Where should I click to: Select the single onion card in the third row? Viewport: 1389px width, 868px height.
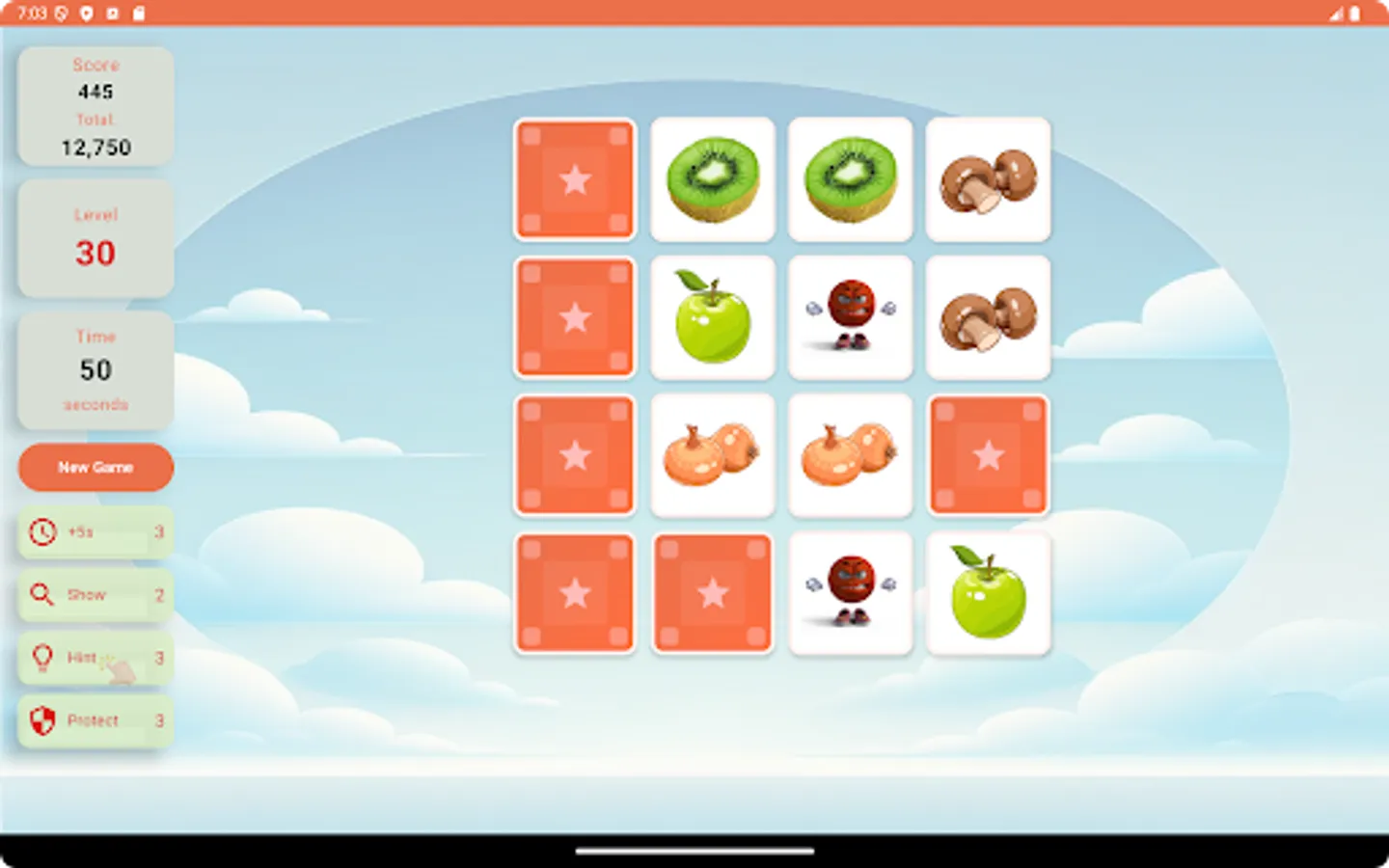pyautogui.click(x=850, y=455)
